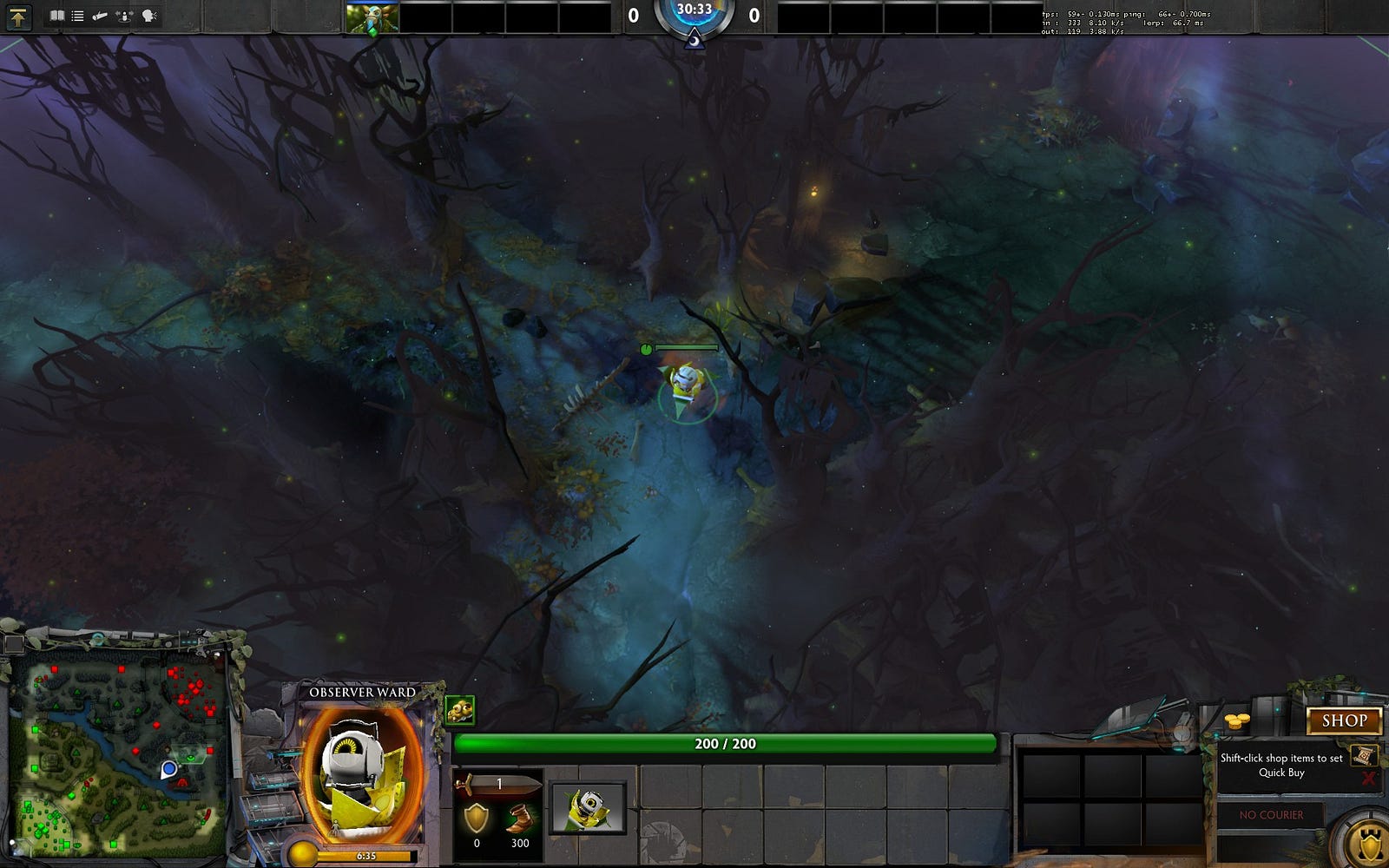The height and width of the screenshot is (868, 1389).
Task: Open the dashboard with the gold arrow button
Action: (x=17, y=16)
